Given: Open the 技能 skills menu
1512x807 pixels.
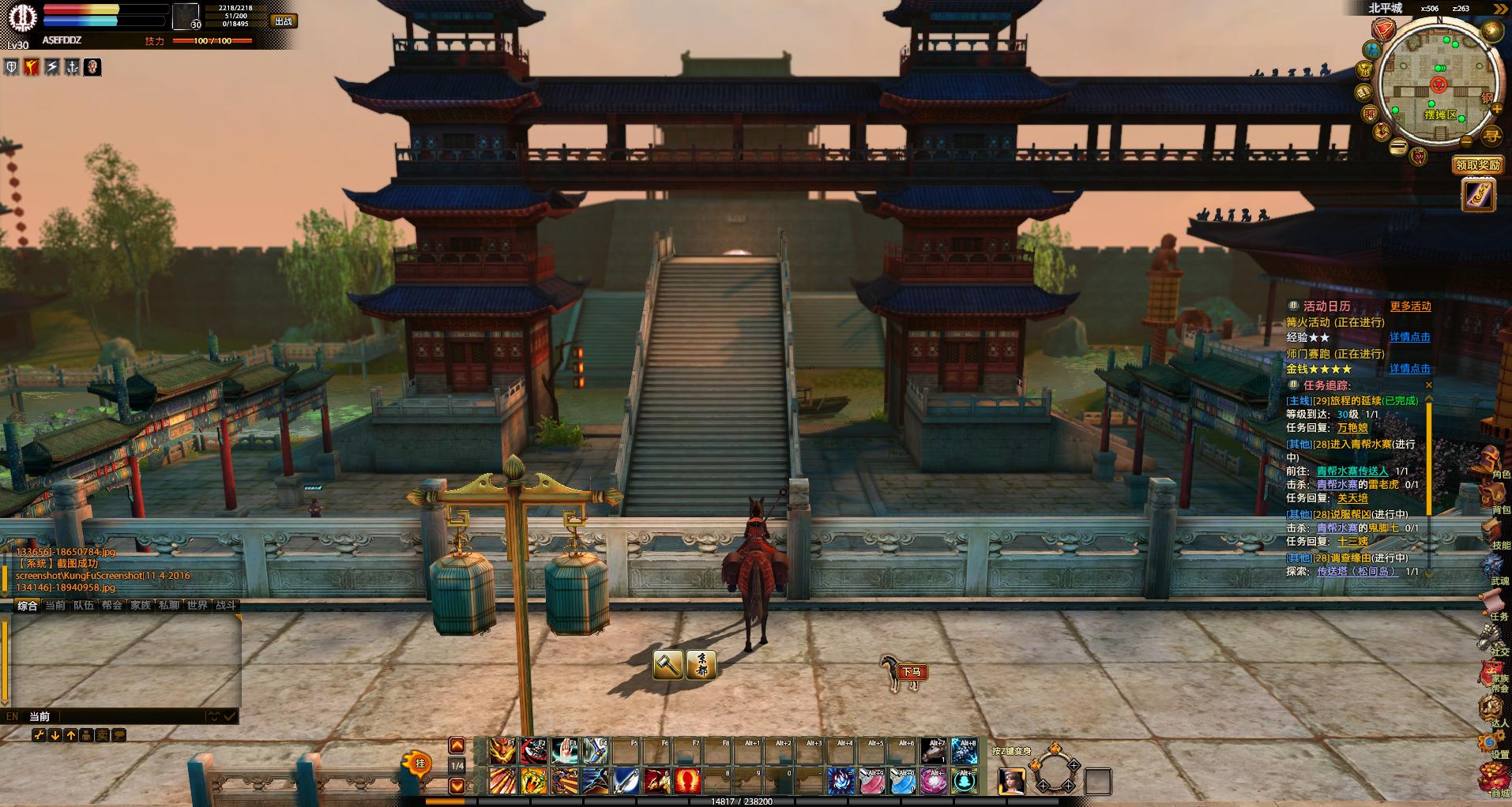Looking at the screenshot, I should (1492, 533).
